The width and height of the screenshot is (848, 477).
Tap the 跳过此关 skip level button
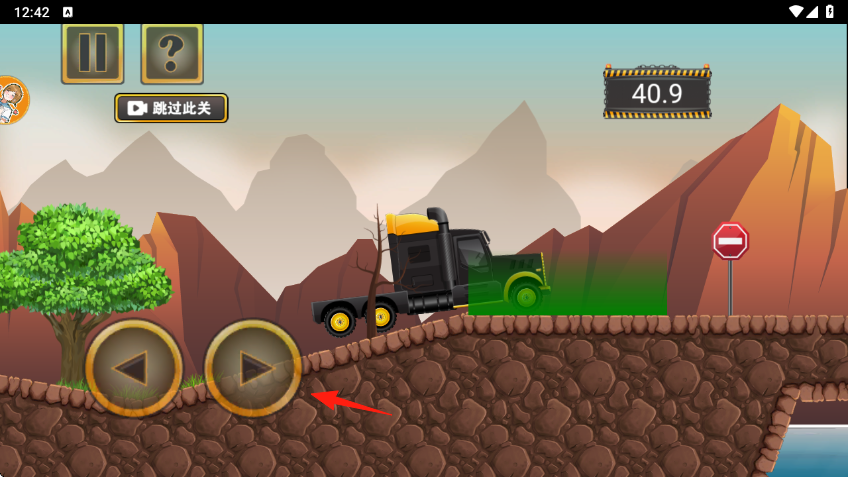(x=171, y=108)
